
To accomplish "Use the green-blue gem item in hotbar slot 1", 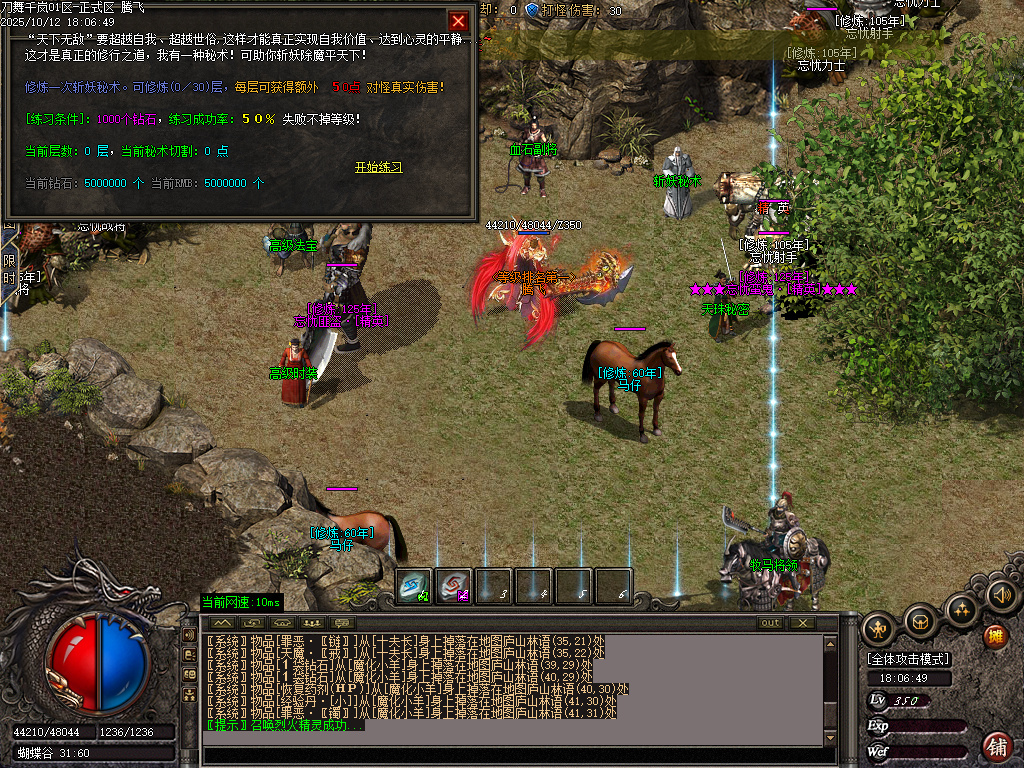I will (x=414, y=586).
